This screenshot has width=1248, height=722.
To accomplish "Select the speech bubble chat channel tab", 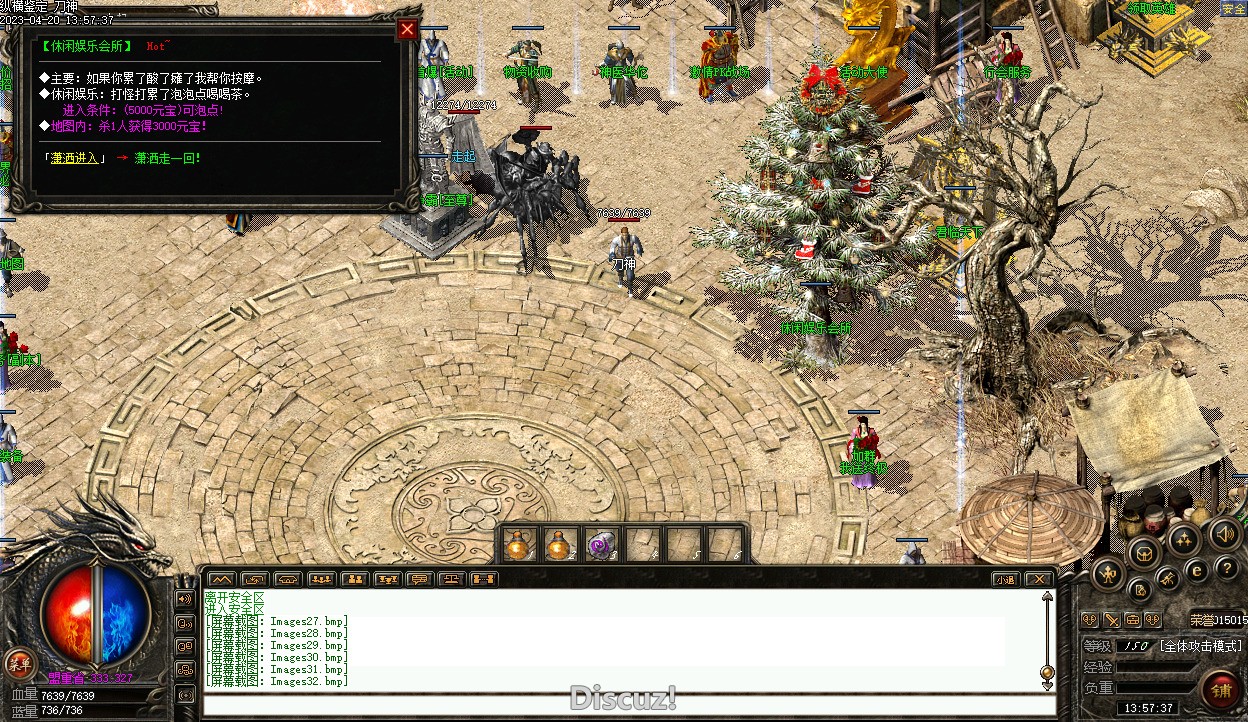I will coord(419,579).
